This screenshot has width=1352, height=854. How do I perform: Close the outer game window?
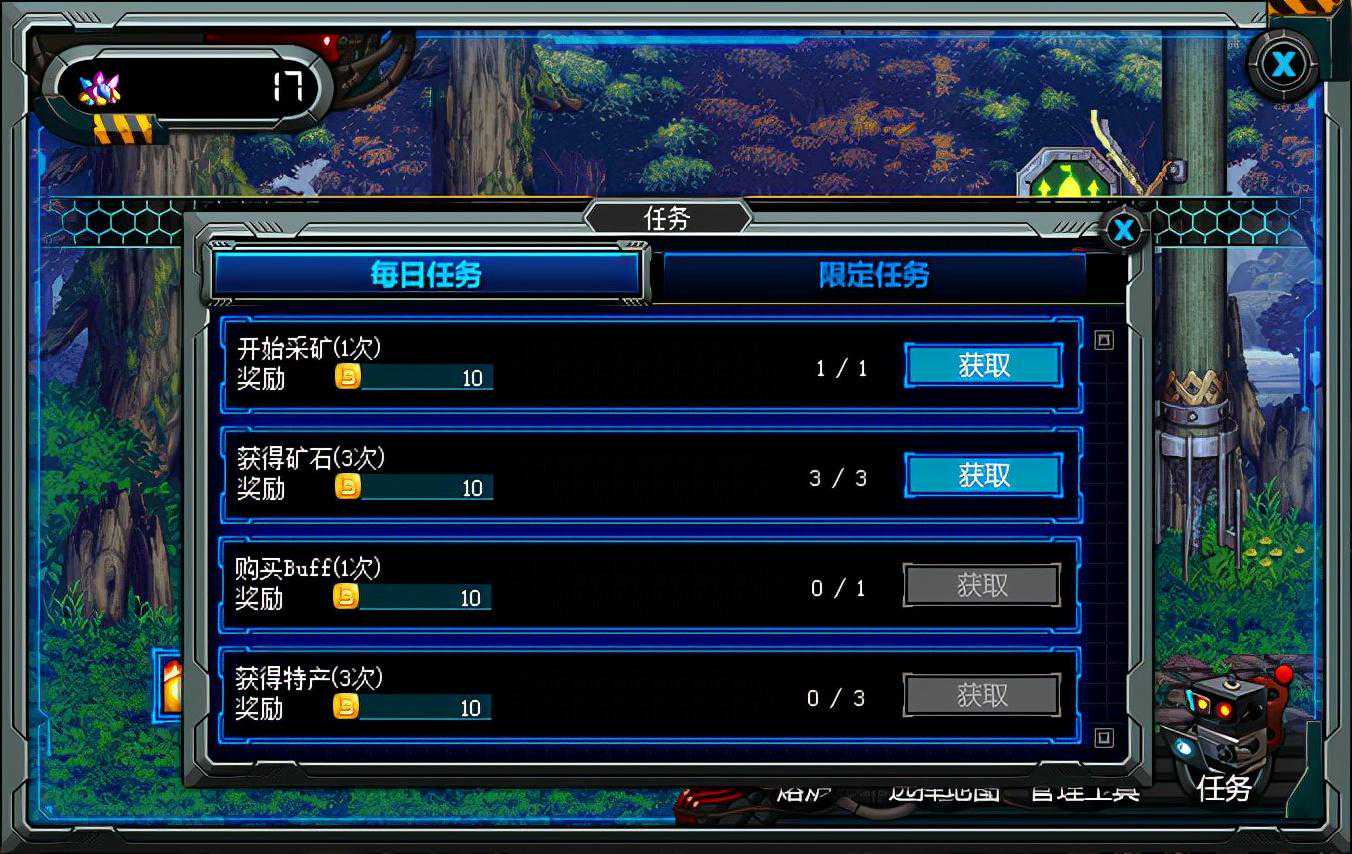point(1282,65)
